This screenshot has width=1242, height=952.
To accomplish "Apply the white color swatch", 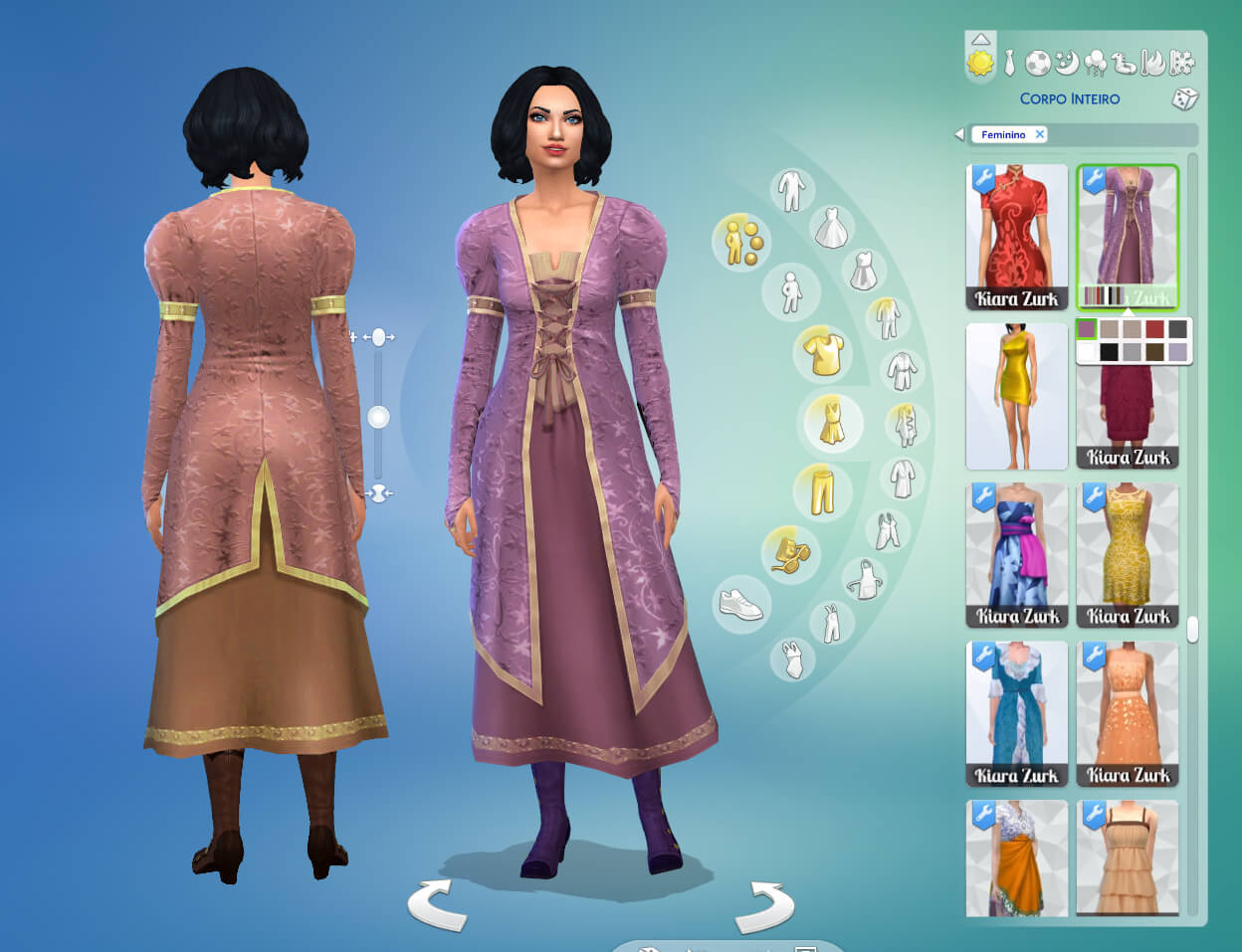I will [x=1086, y=351].
